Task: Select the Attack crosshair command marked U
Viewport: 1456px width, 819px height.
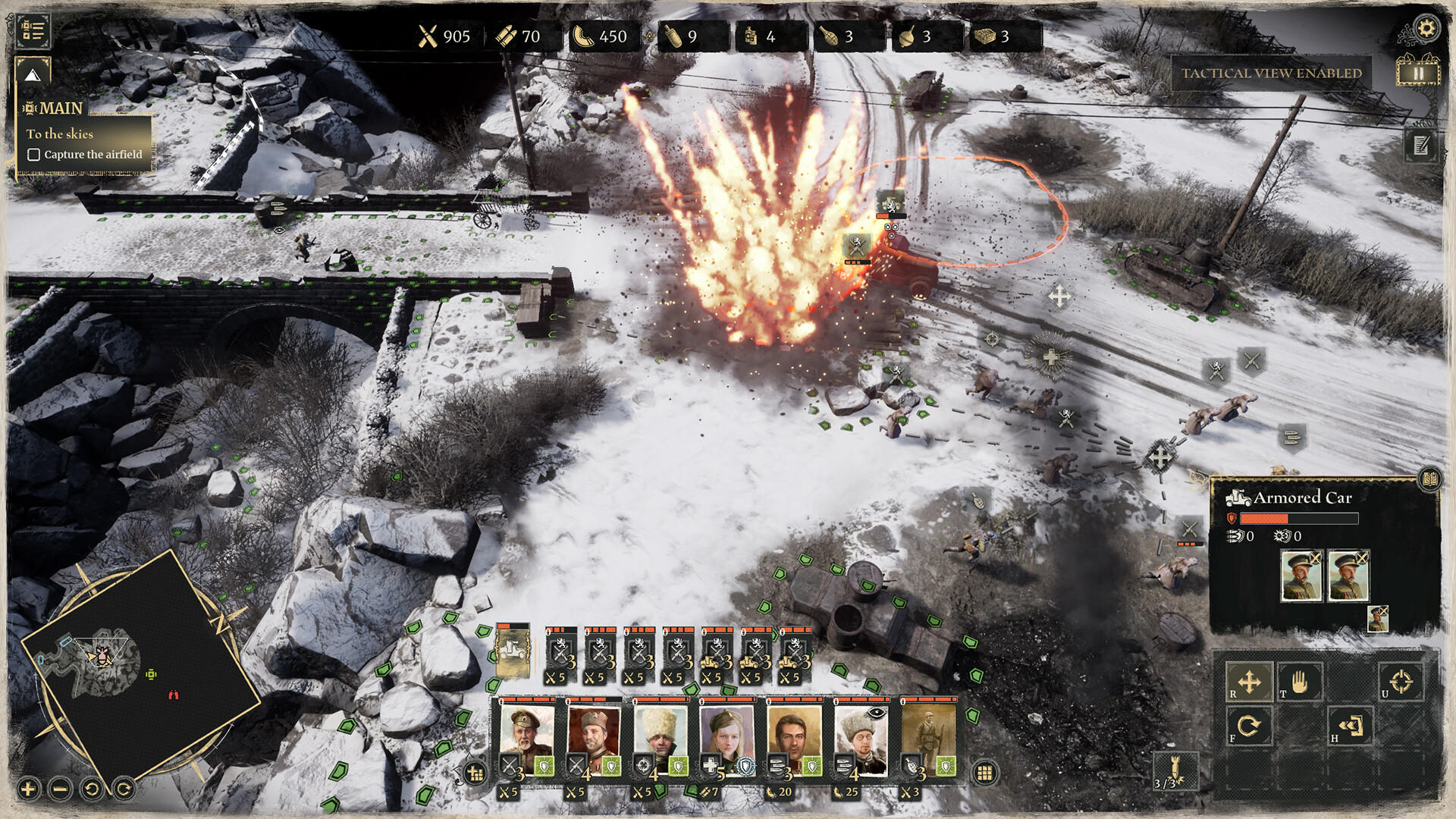Action: (x=1401, y=681)
